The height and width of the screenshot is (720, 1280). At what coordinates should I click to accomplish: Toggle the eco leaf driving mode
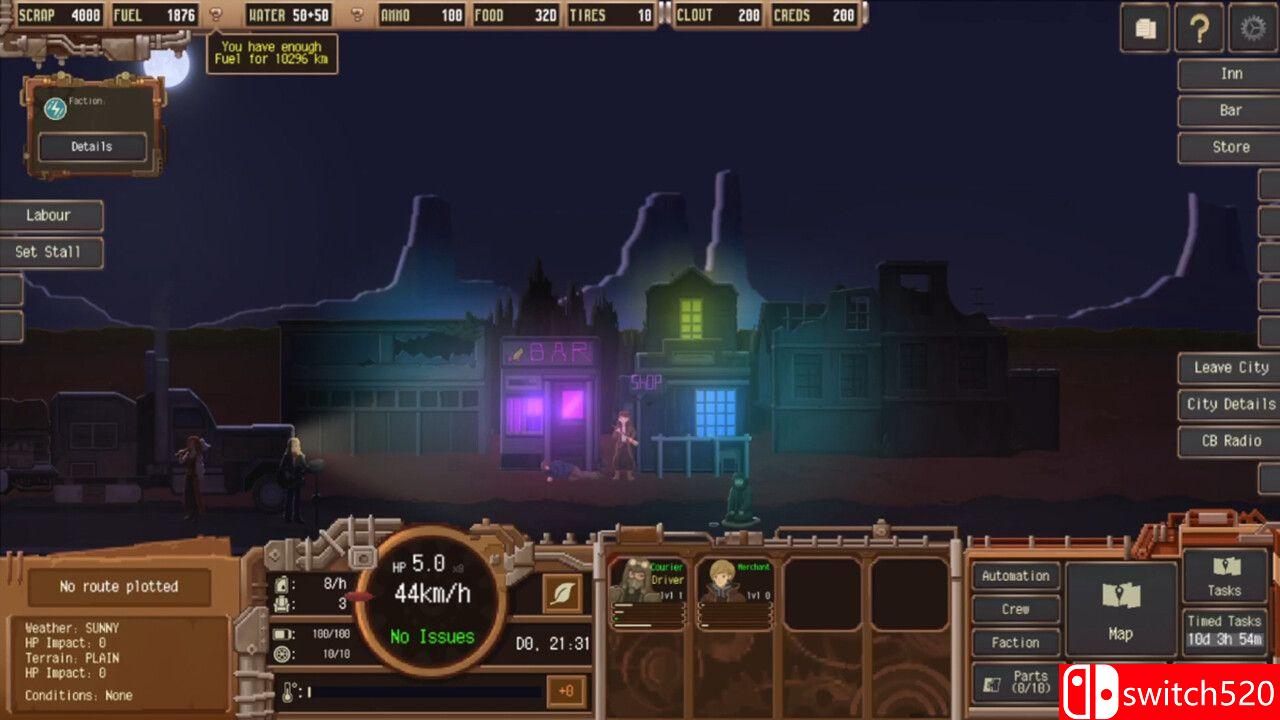coord(561,591)
